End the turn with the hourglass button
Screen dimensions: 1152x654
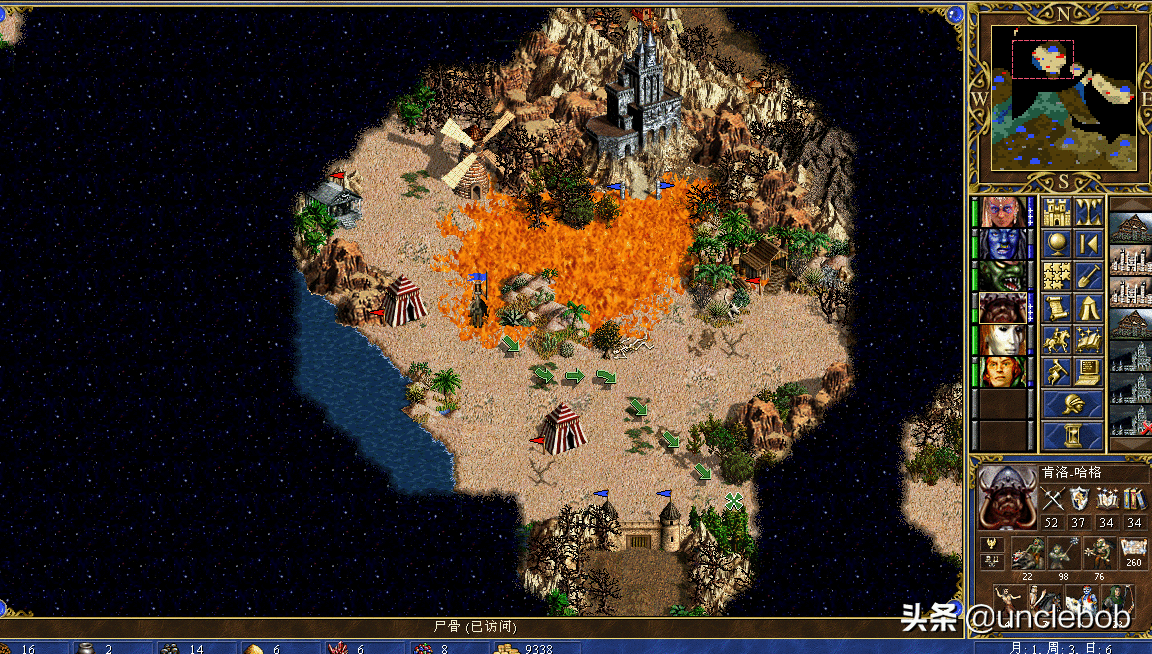pyautogui.click(x=1072, y=436)
